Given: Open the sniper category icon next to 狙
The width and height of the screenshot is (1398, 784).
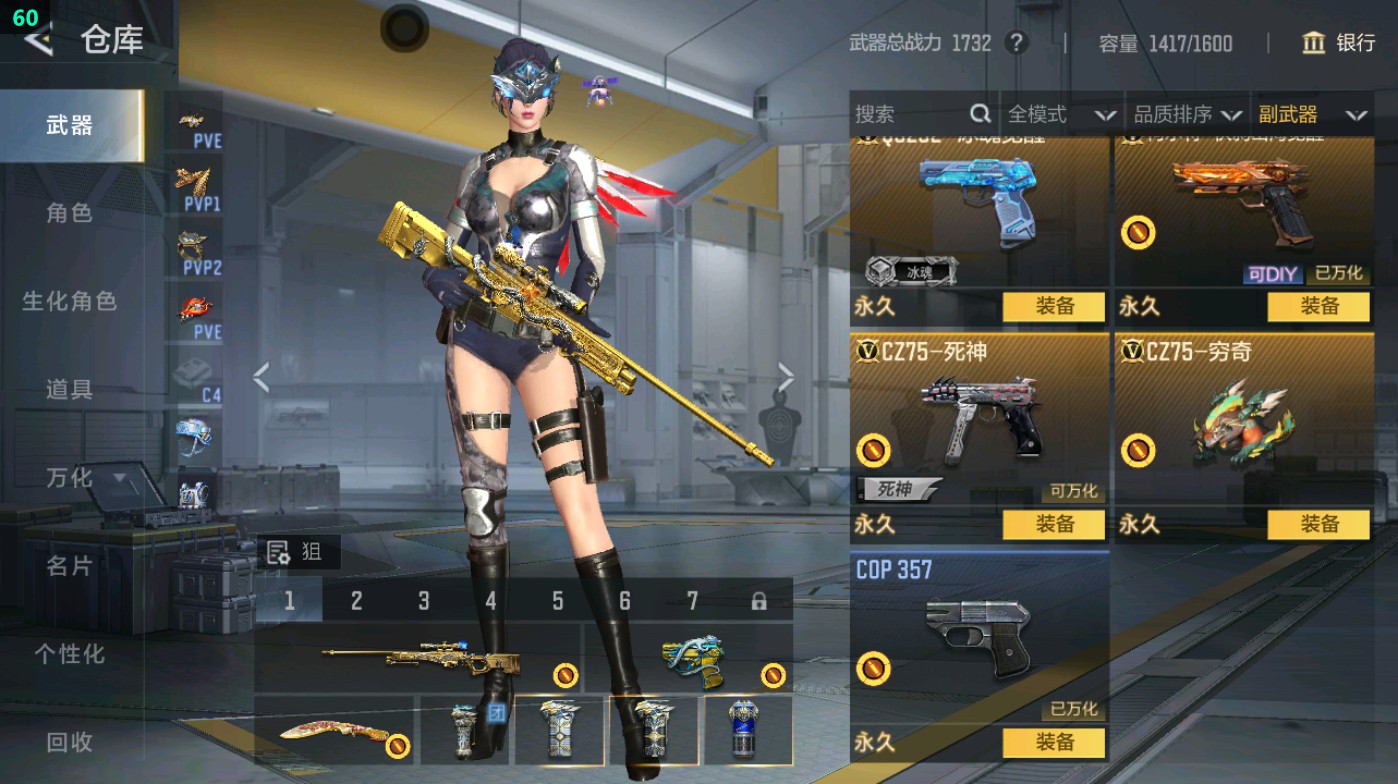Looking at the screenshot, I should tap(277, 551).
